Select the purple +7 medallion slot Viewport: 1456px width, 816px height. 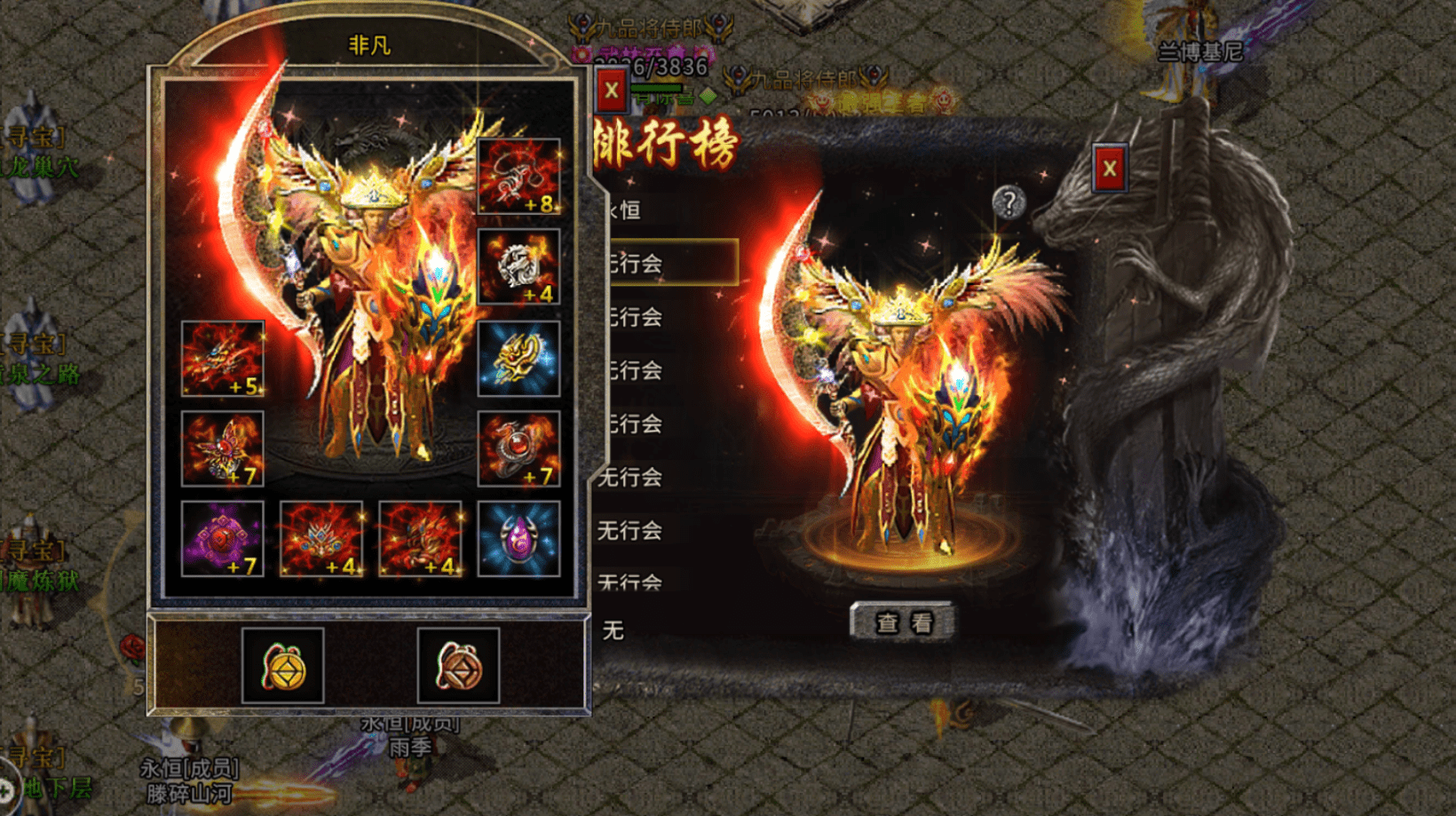[222, 539]
